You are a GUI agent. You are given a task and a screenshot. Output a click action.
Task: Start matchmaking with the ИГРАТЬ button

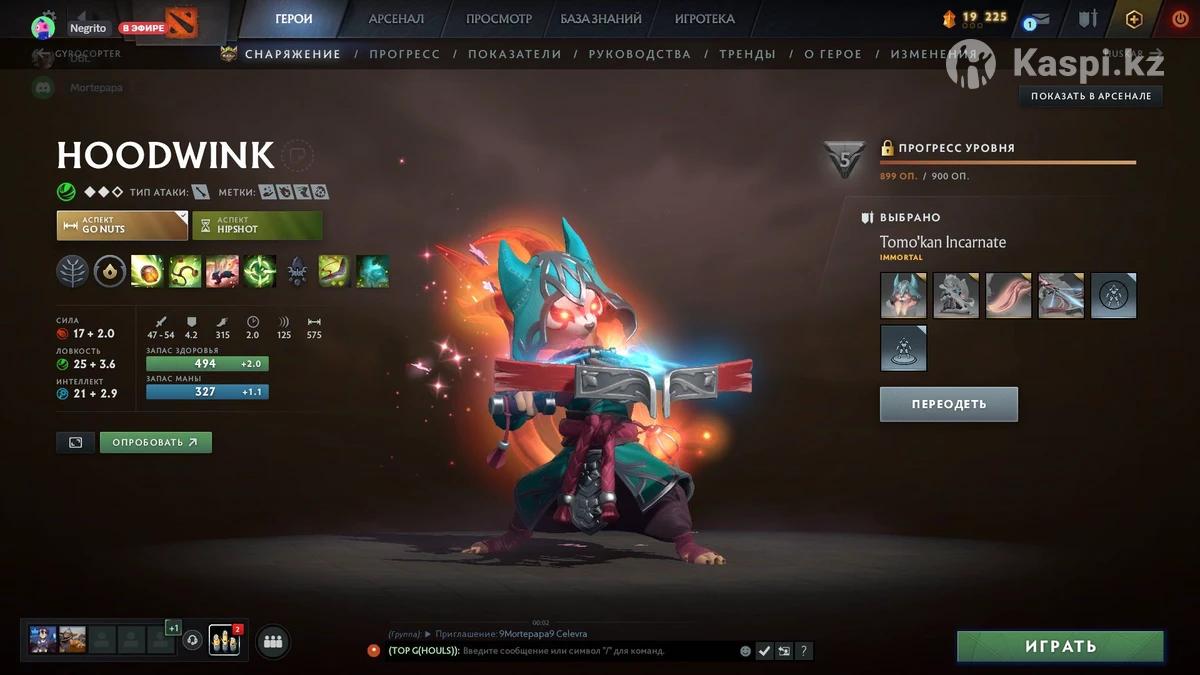(x=1060, y=647)
